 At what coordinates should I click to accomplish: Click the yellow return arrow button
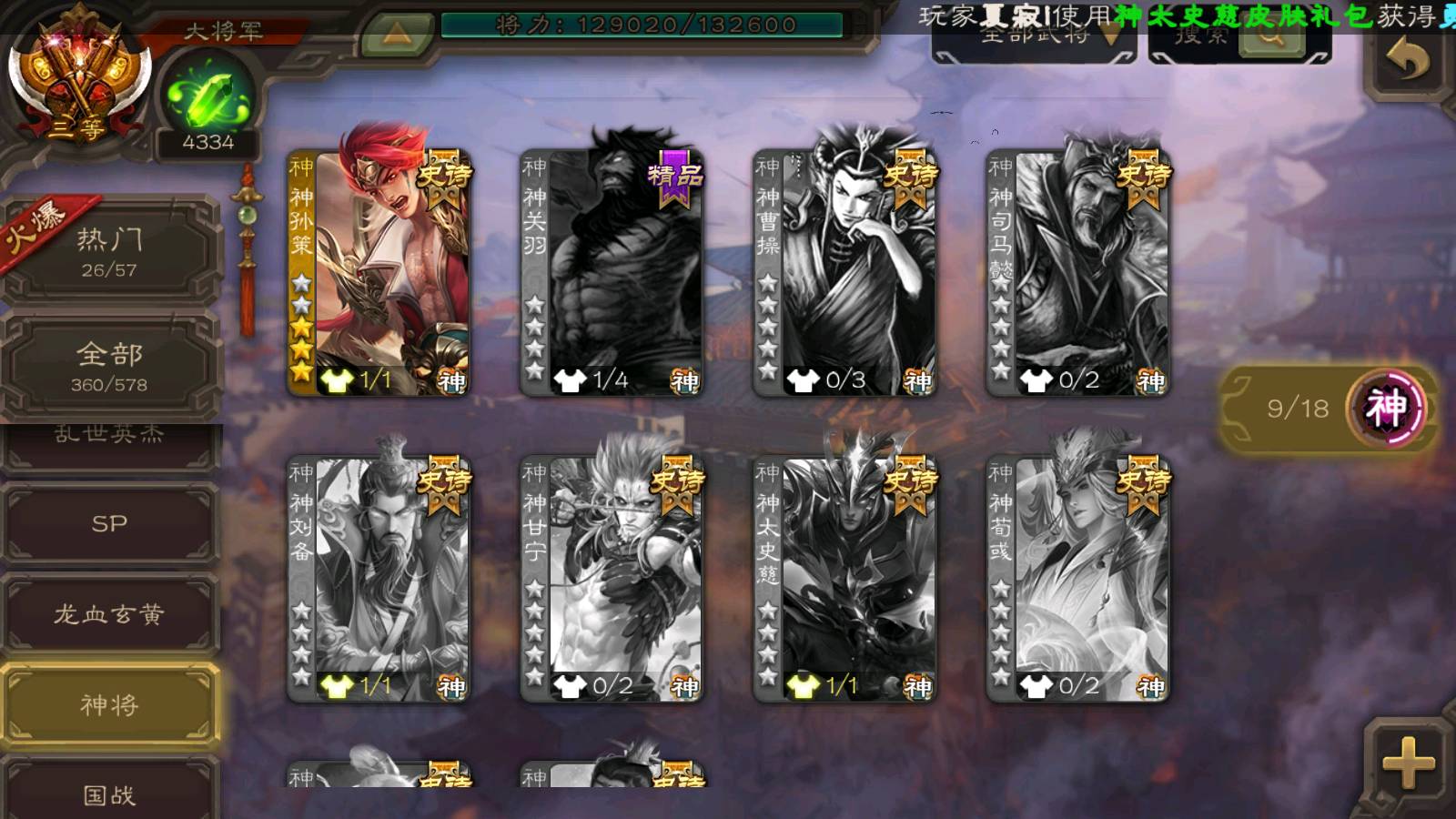pos(1407,62)
